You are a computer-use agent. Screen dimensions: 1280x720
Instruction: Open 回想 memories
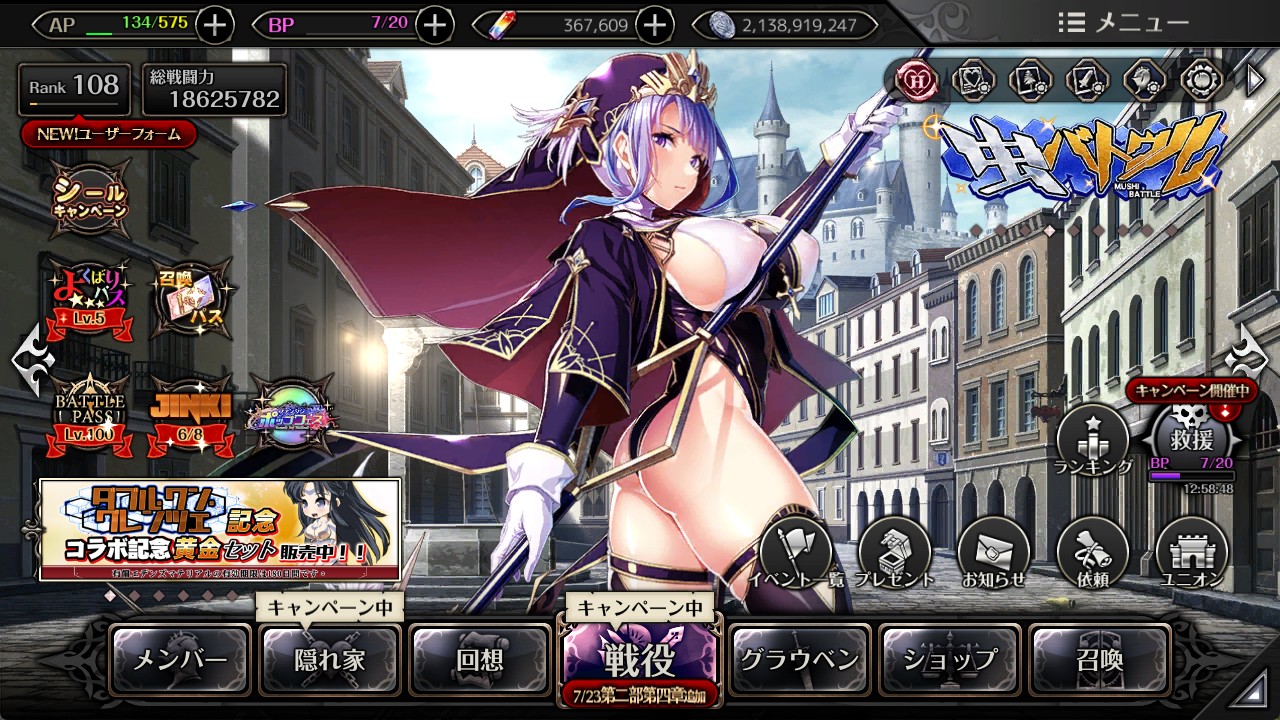(x=480, y=660)
